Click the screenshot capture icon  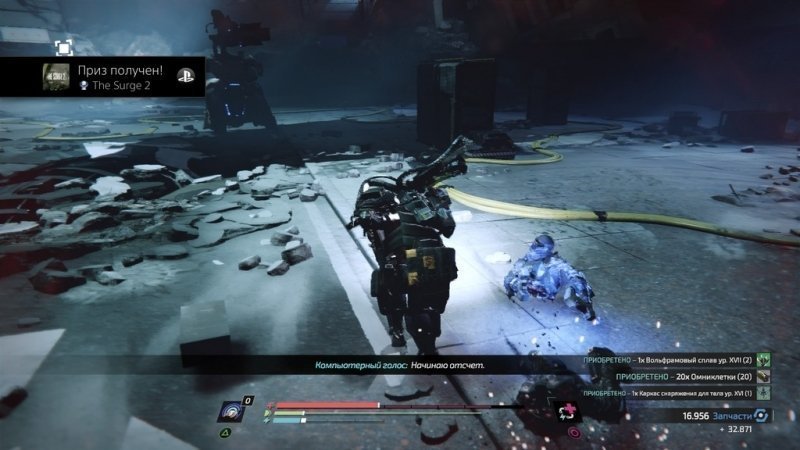pyautogui.click(x=63, y=46)
